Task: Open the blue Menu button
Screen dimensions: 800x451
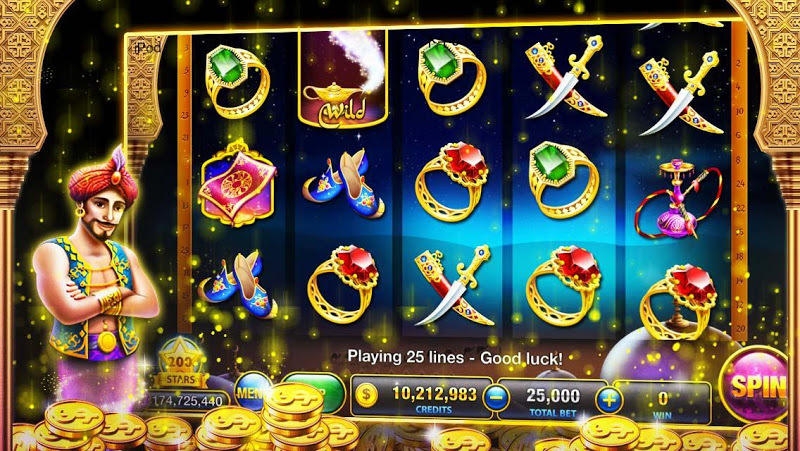Action: (x=249, y=388)
